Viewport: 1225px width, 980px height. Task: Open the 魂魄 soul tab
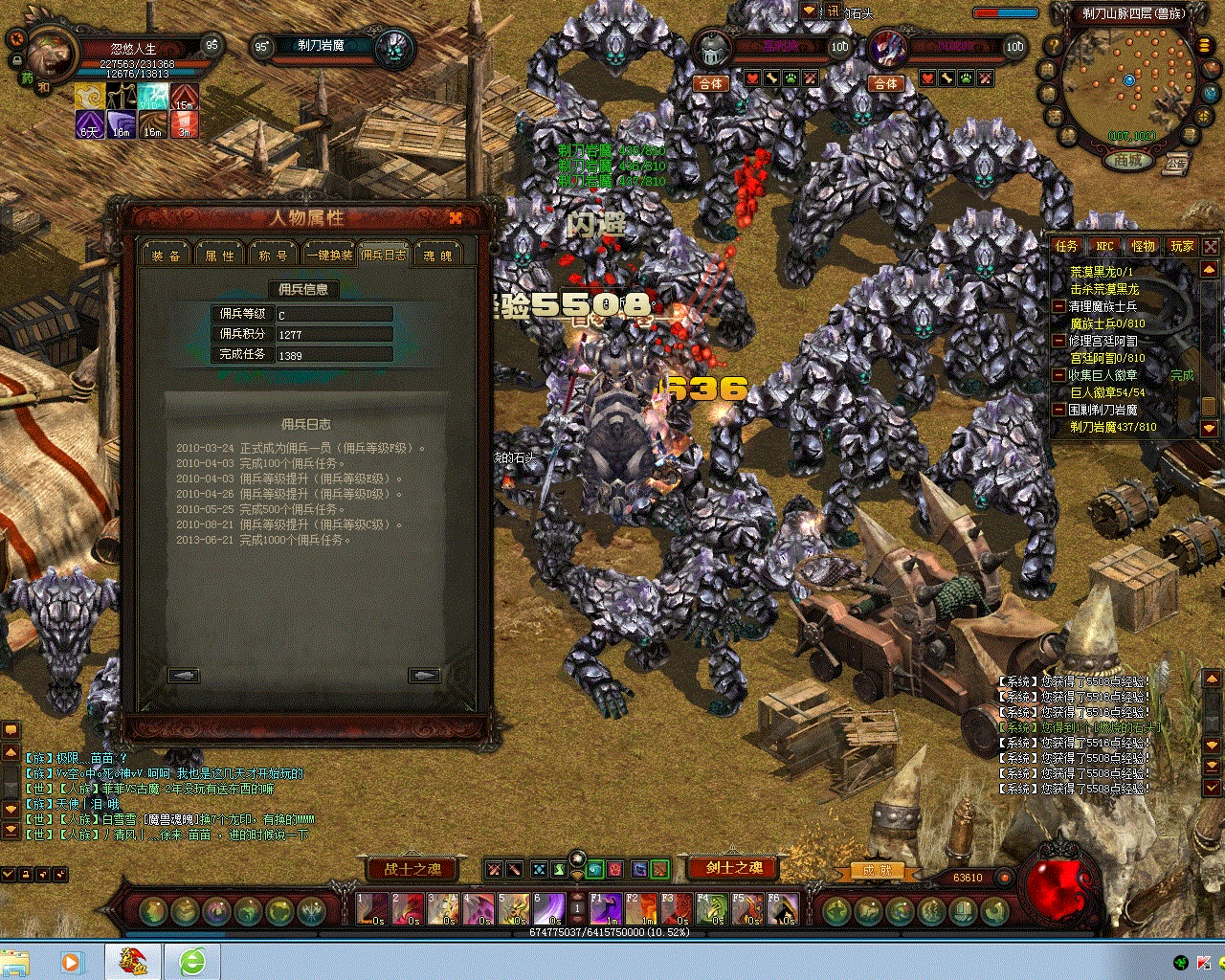pos(437,256)
